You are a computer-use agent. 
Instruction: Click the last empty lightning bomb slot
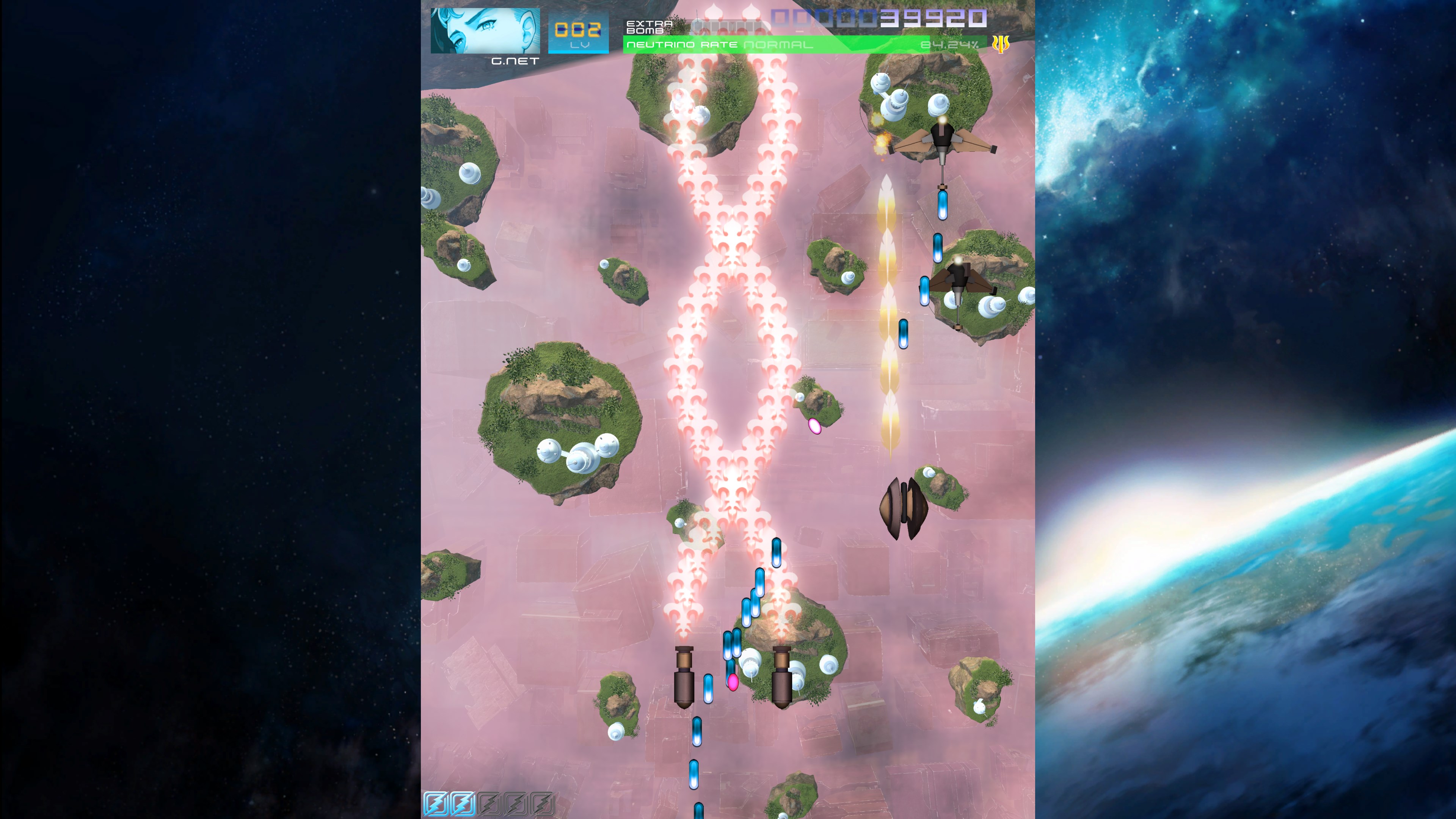[x=543, y=804]
